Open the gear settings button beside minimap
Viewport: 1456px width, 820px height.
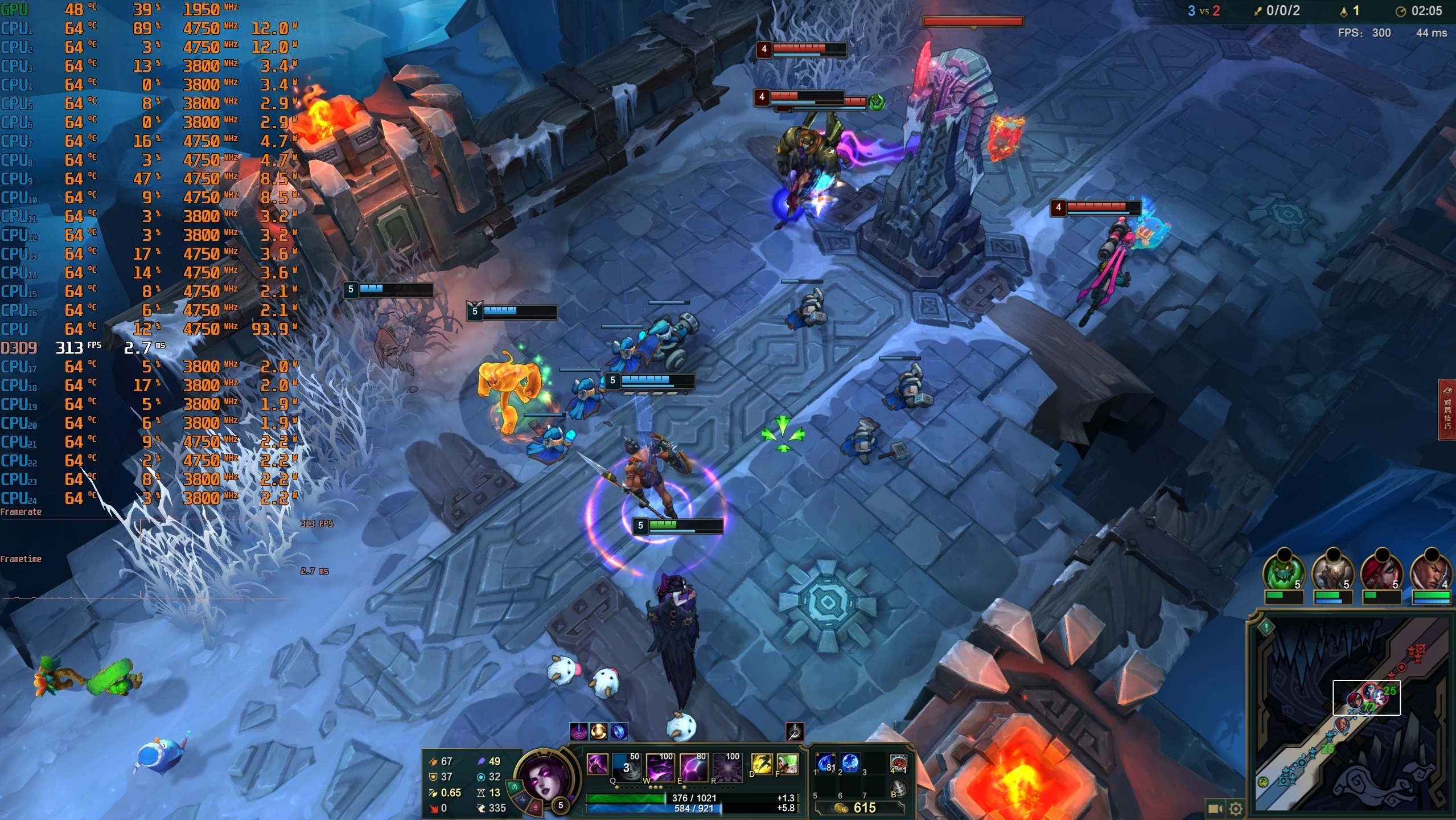(x=1235, y=809)
